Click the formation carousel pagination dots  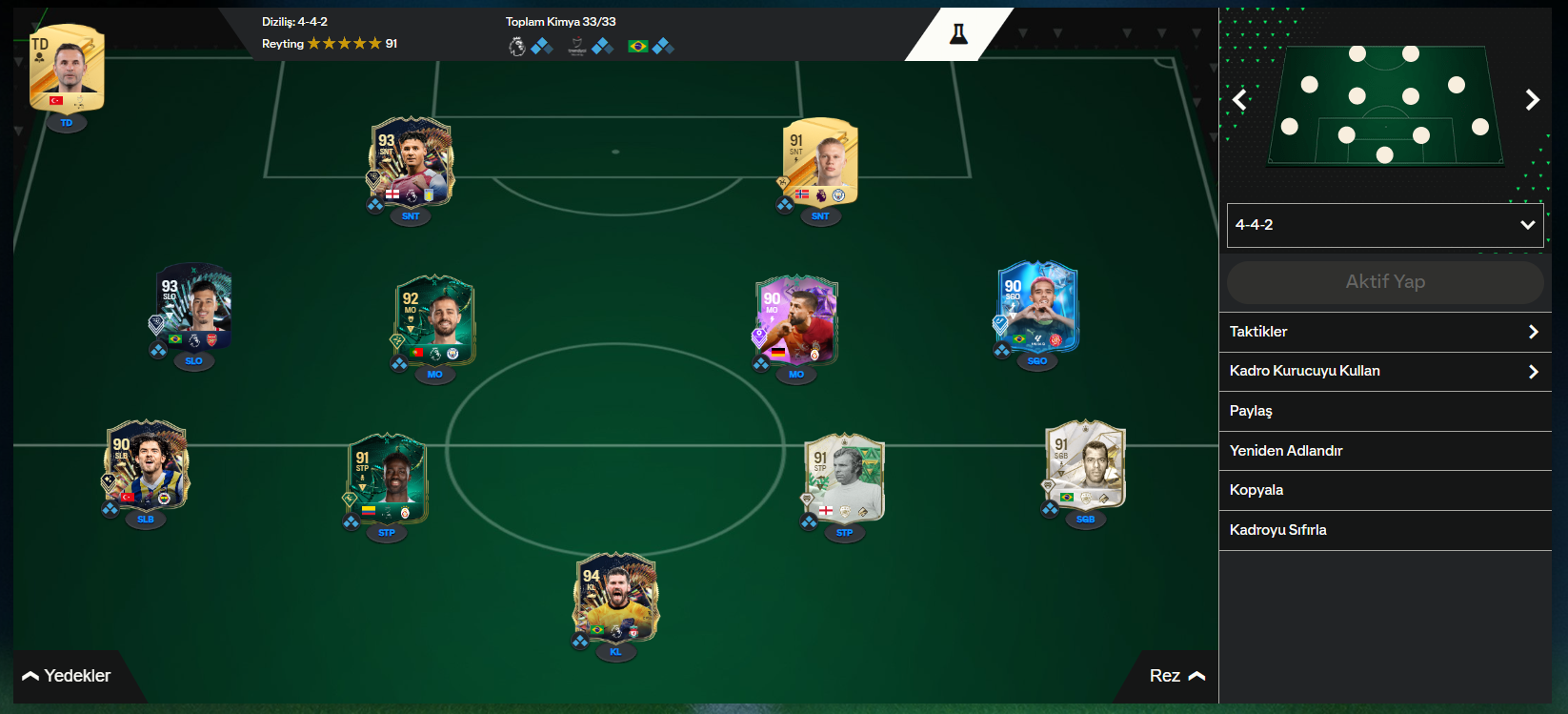(x=1510, y=255)
